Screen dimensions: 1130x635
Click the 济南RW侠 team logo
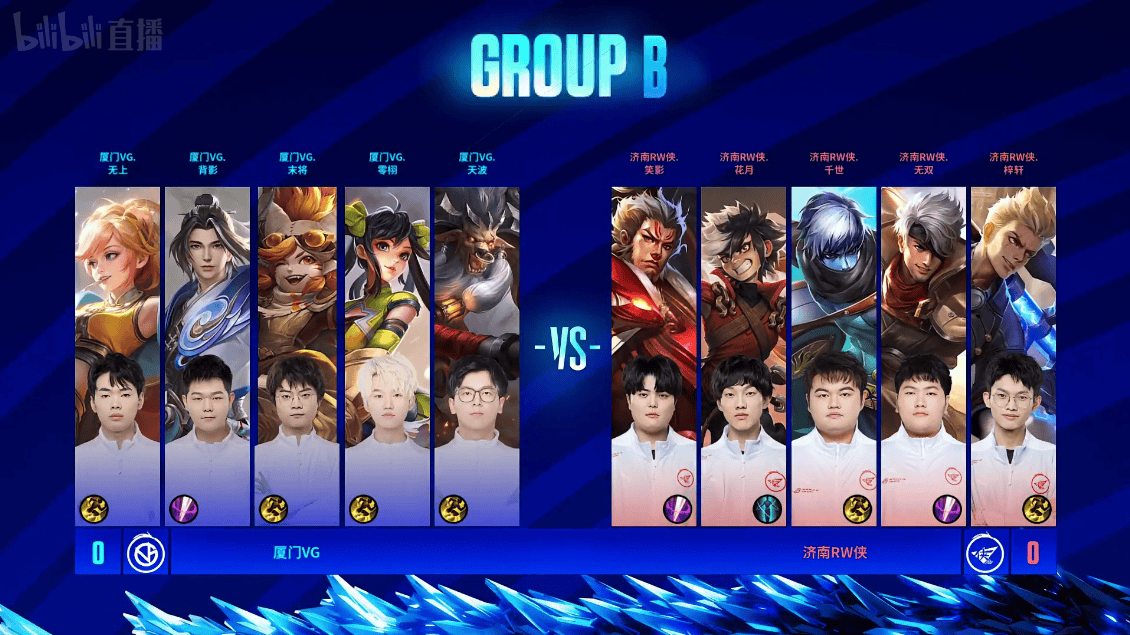pos(985,552)
